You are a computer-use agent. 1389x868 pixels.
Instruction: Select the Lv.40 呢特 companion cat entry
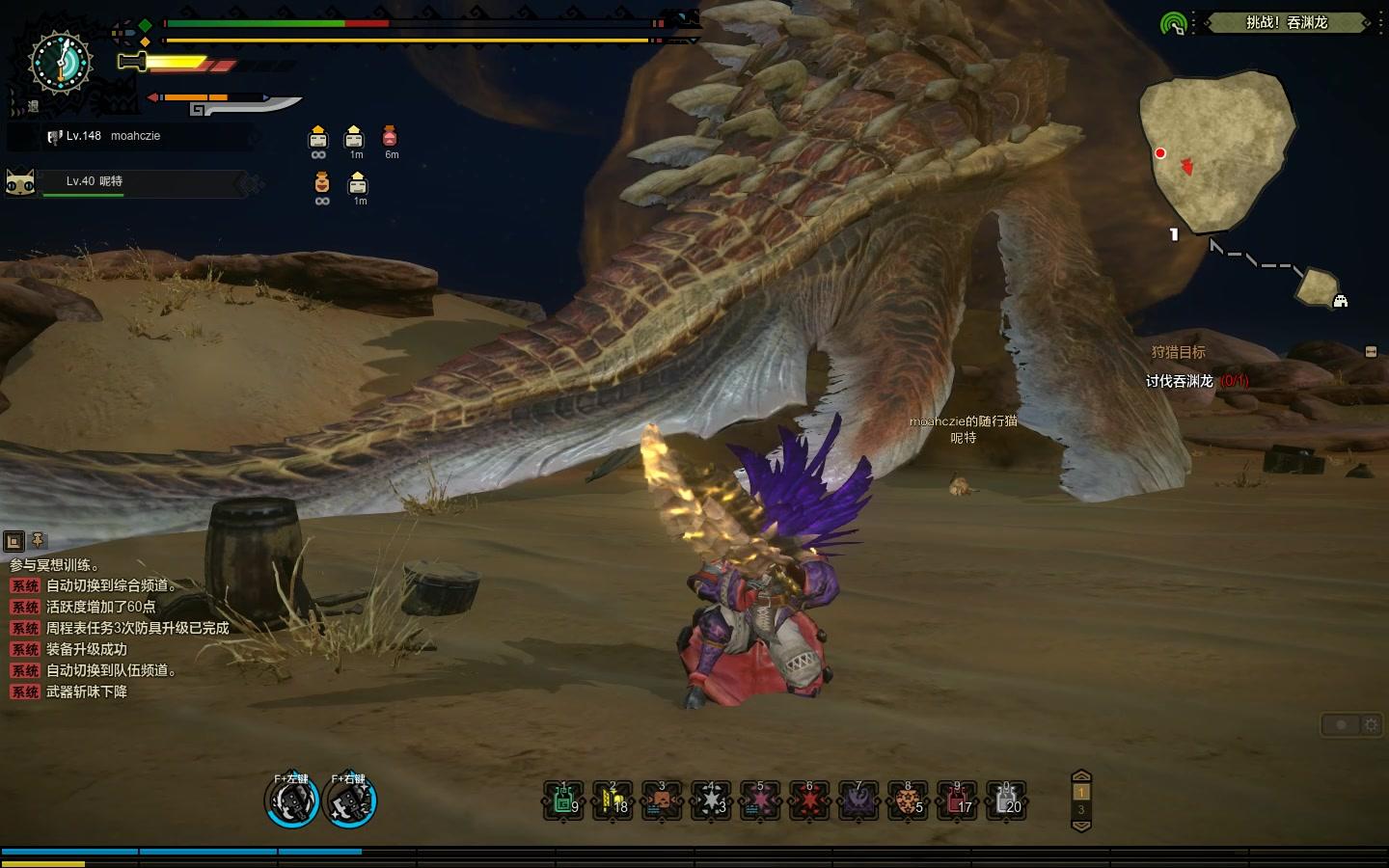coord(125,182)
